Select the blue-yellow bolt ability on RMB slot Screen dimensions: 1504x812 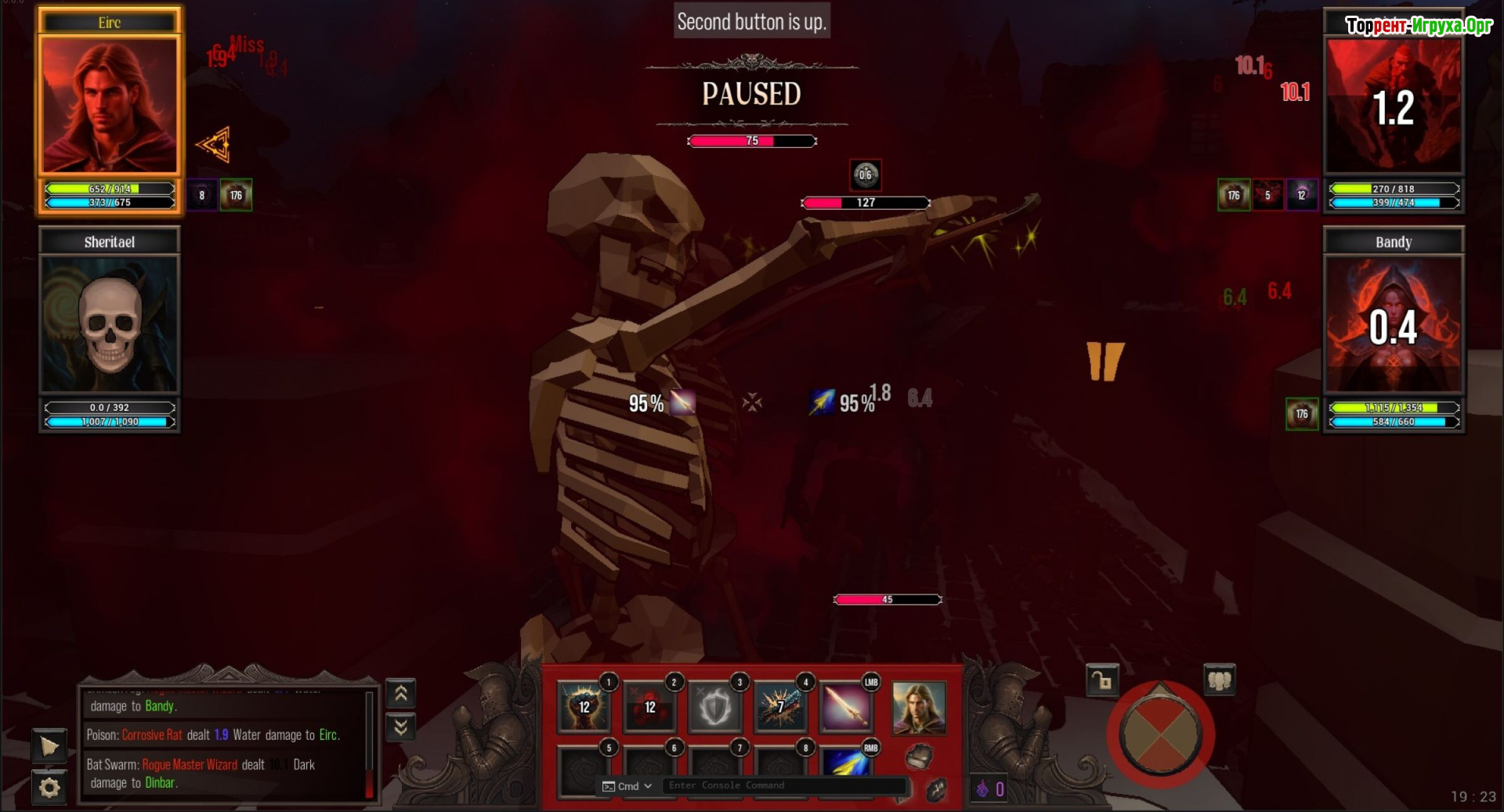coord(846,762)
